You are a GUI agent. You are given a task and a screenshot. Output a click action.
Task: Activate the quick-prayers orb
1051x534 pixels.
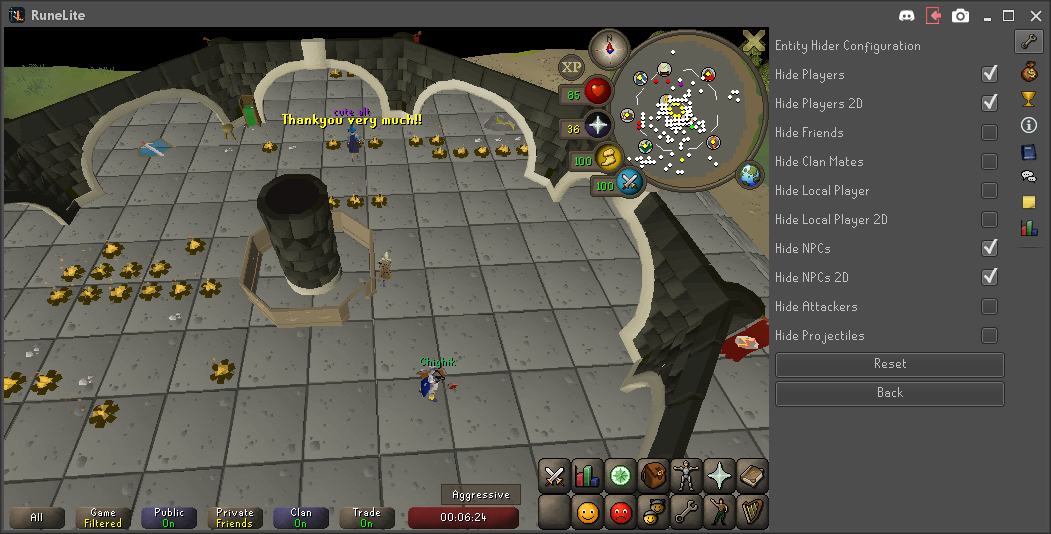pos(598,126)
